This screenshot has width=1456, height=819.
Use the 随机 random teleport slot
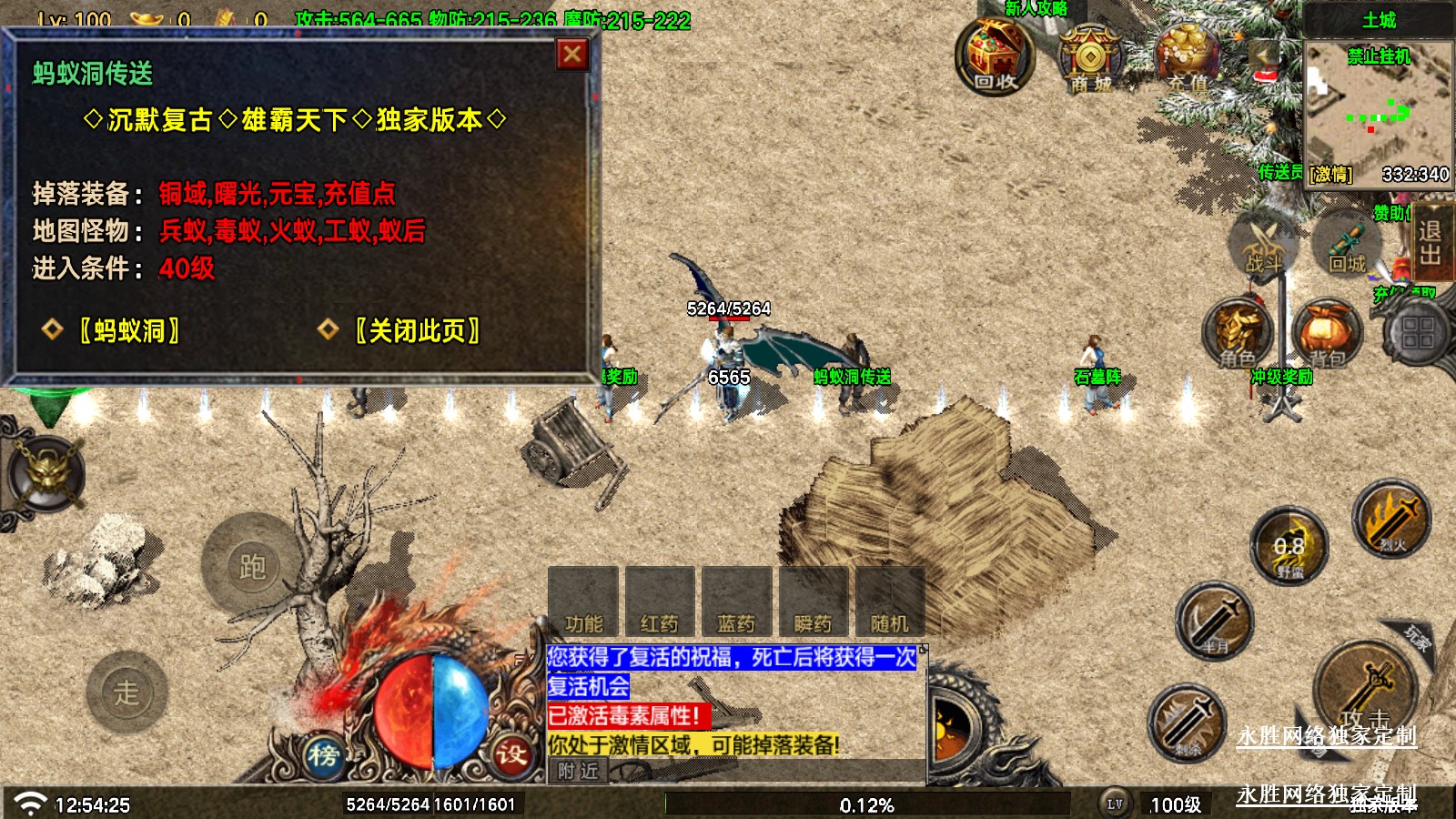pos(889,601)
